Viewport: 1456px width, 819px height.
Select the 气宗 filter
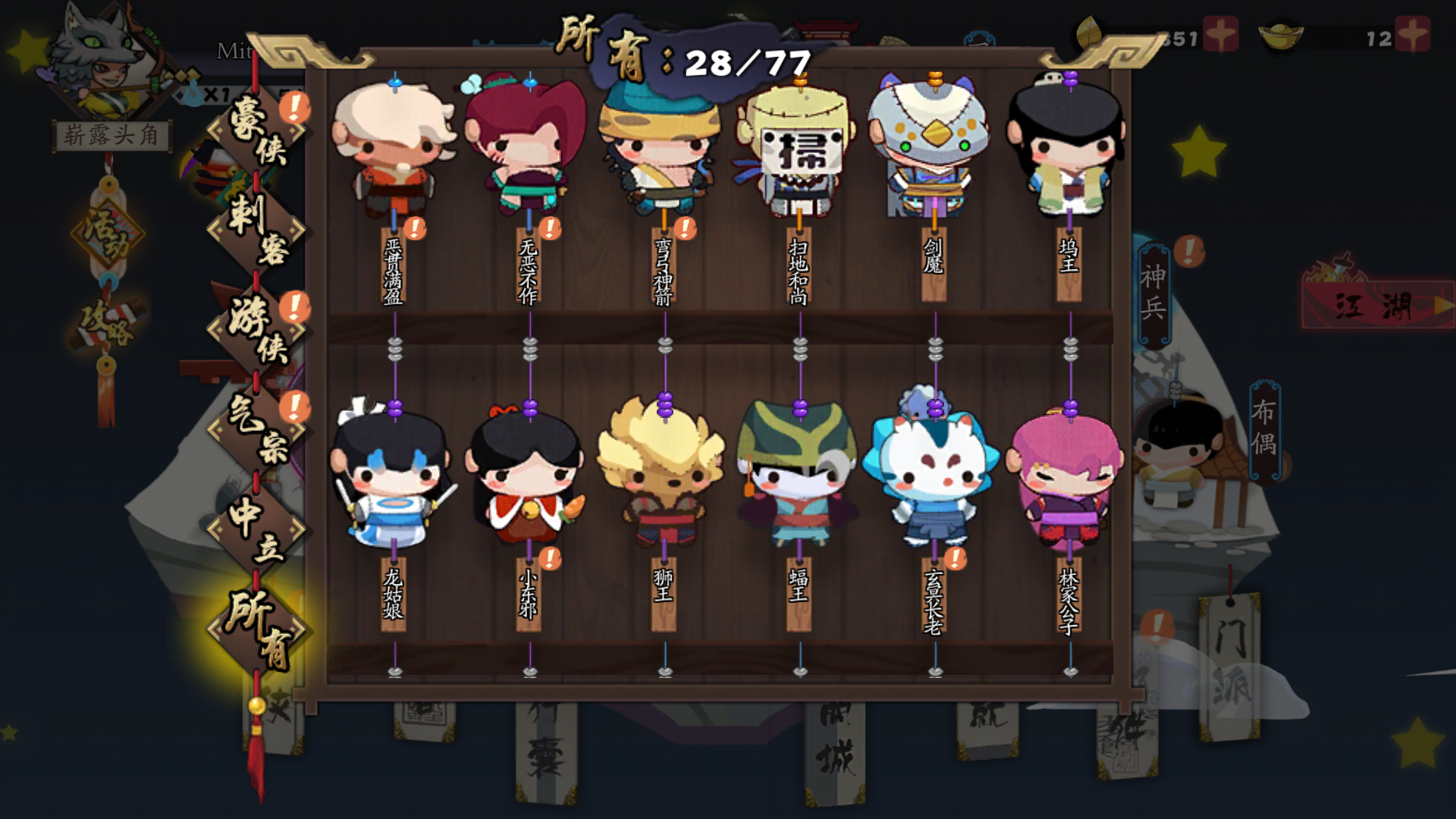[x=256, y=430]
